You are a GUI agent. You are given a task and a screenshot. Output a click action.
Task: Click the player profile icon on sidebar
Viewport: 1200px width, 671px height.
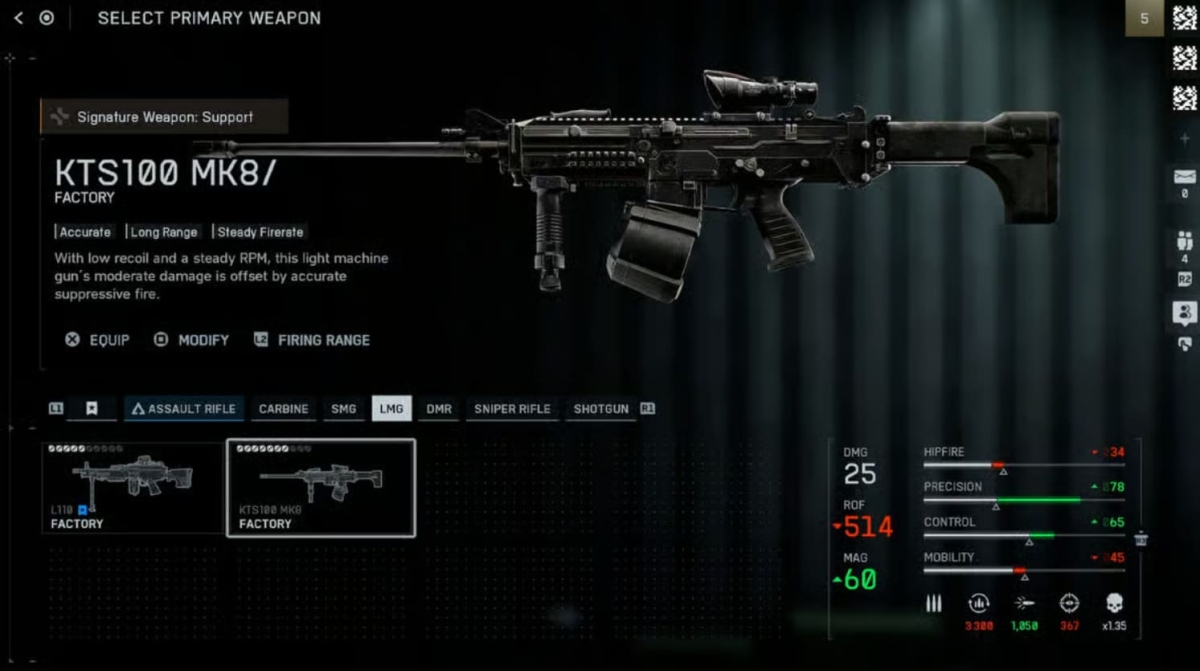(x=1184, y=312)
